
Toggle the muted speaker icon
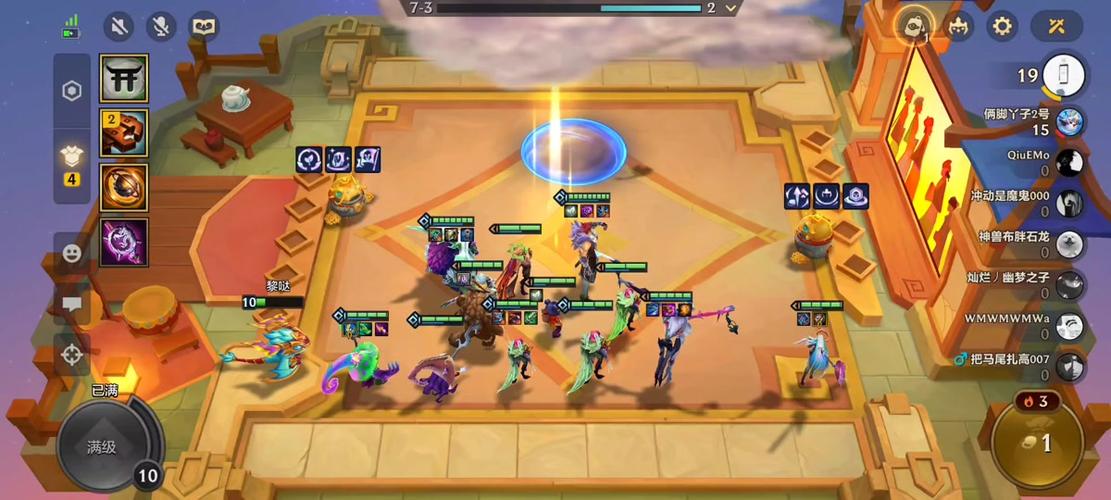[x=119, y=27]
